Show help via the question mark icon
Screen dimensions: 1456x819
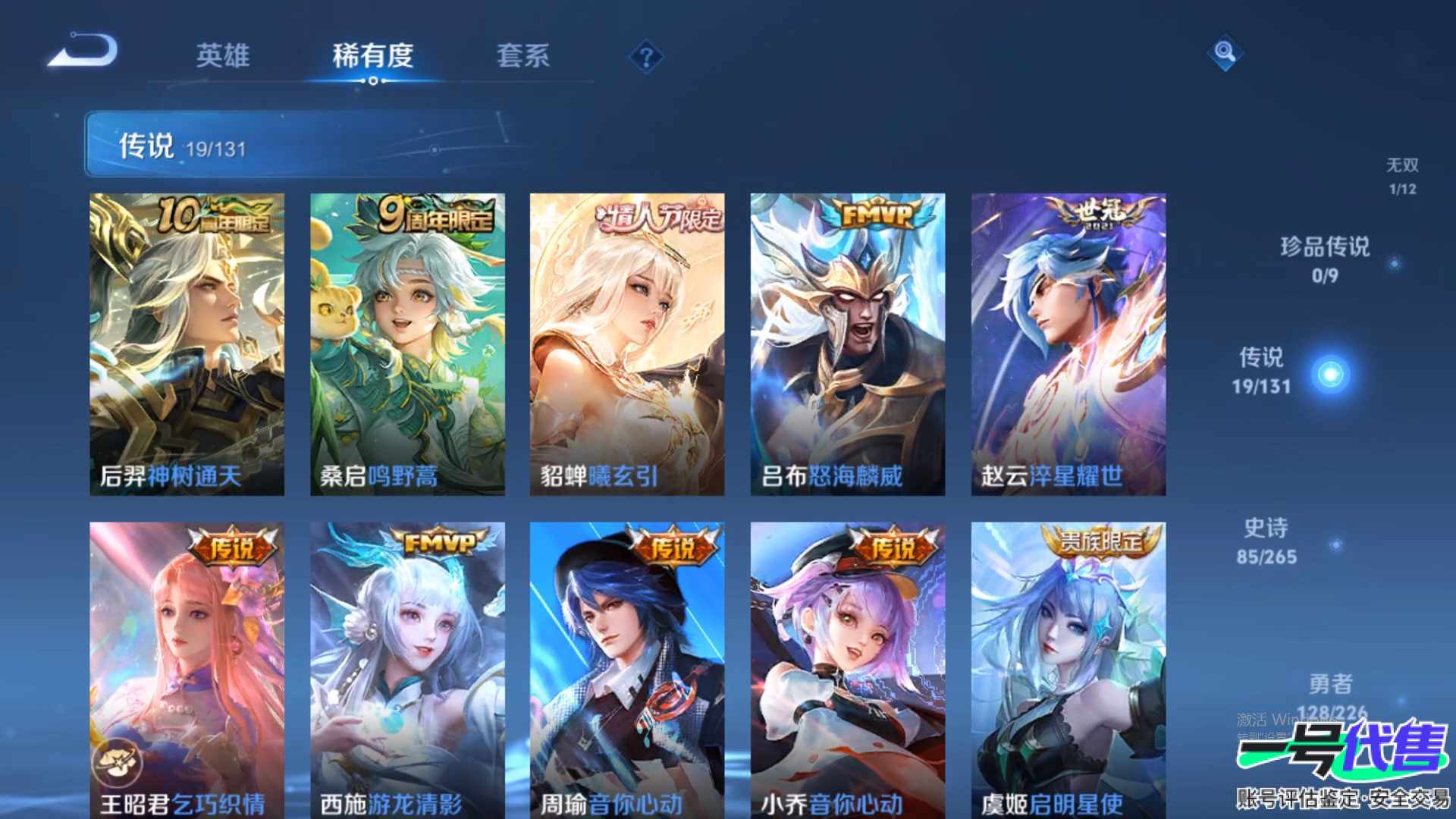pyautogui.click(x=646, y=57)
